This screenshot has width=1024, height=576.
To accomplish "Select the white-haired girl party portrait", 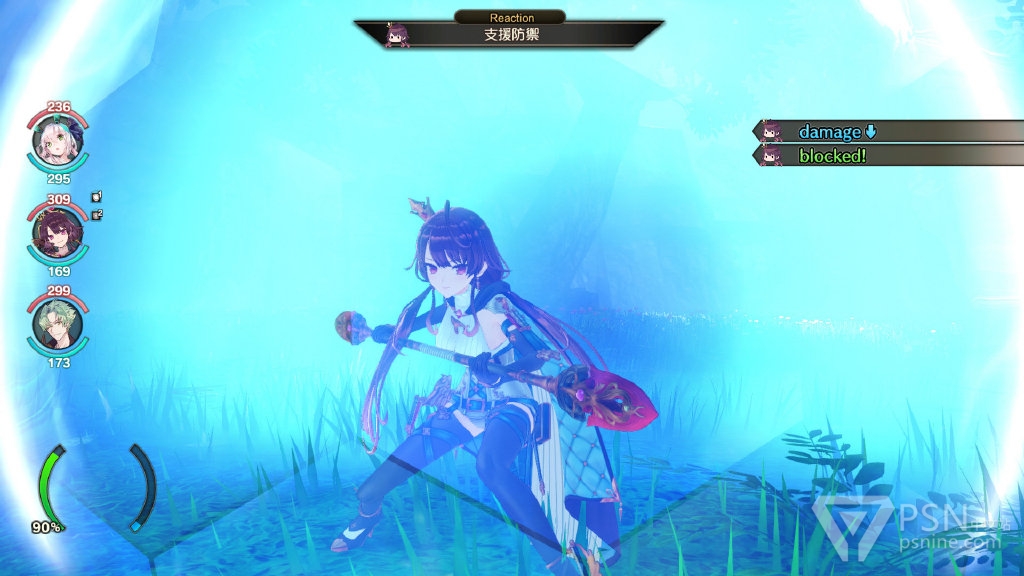I will (x=58, y=143).
